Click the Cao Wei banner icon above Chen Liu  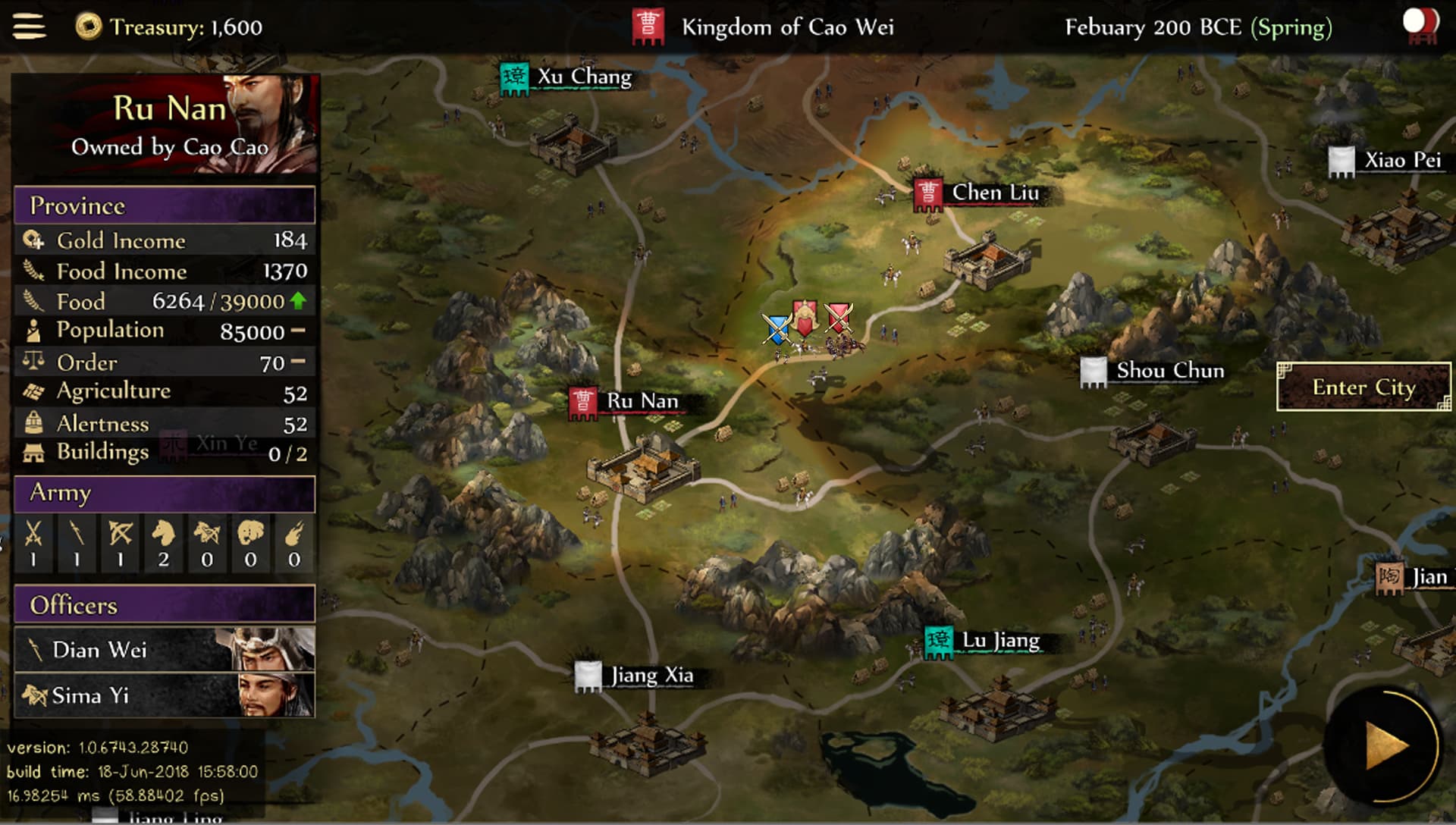(930, 194)
